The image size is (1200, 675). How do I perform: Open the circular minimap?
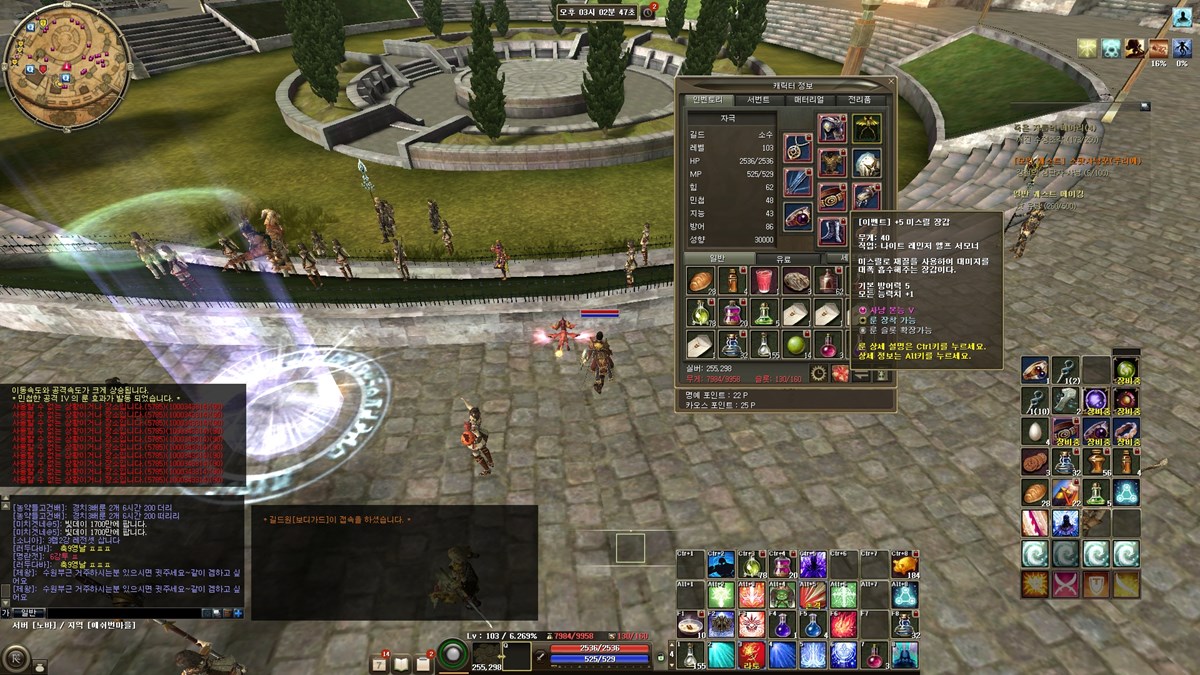(x=66, y=66)
